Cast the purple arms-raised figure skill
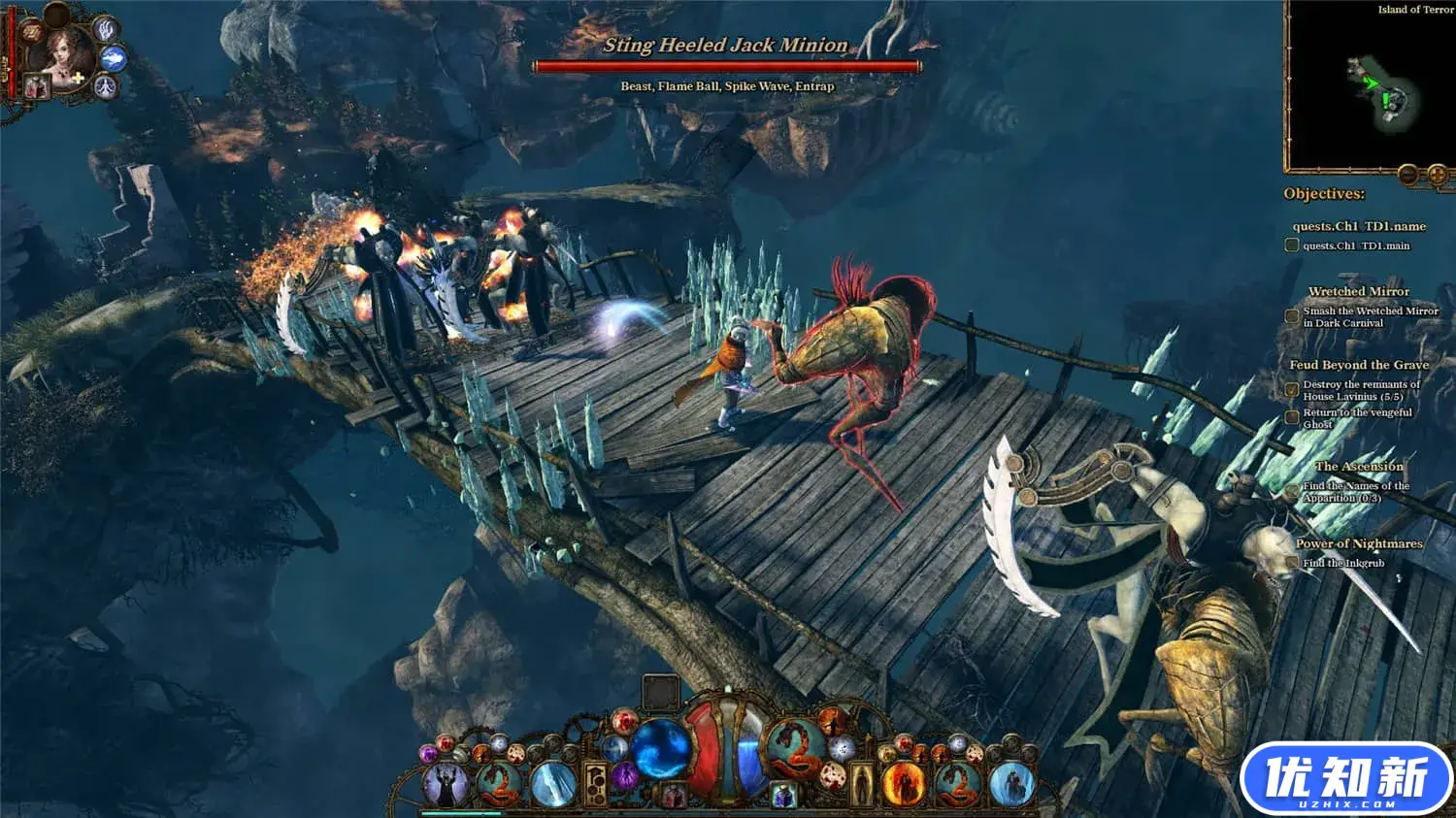Screen dimensions: 1456x818 point(445,784)
